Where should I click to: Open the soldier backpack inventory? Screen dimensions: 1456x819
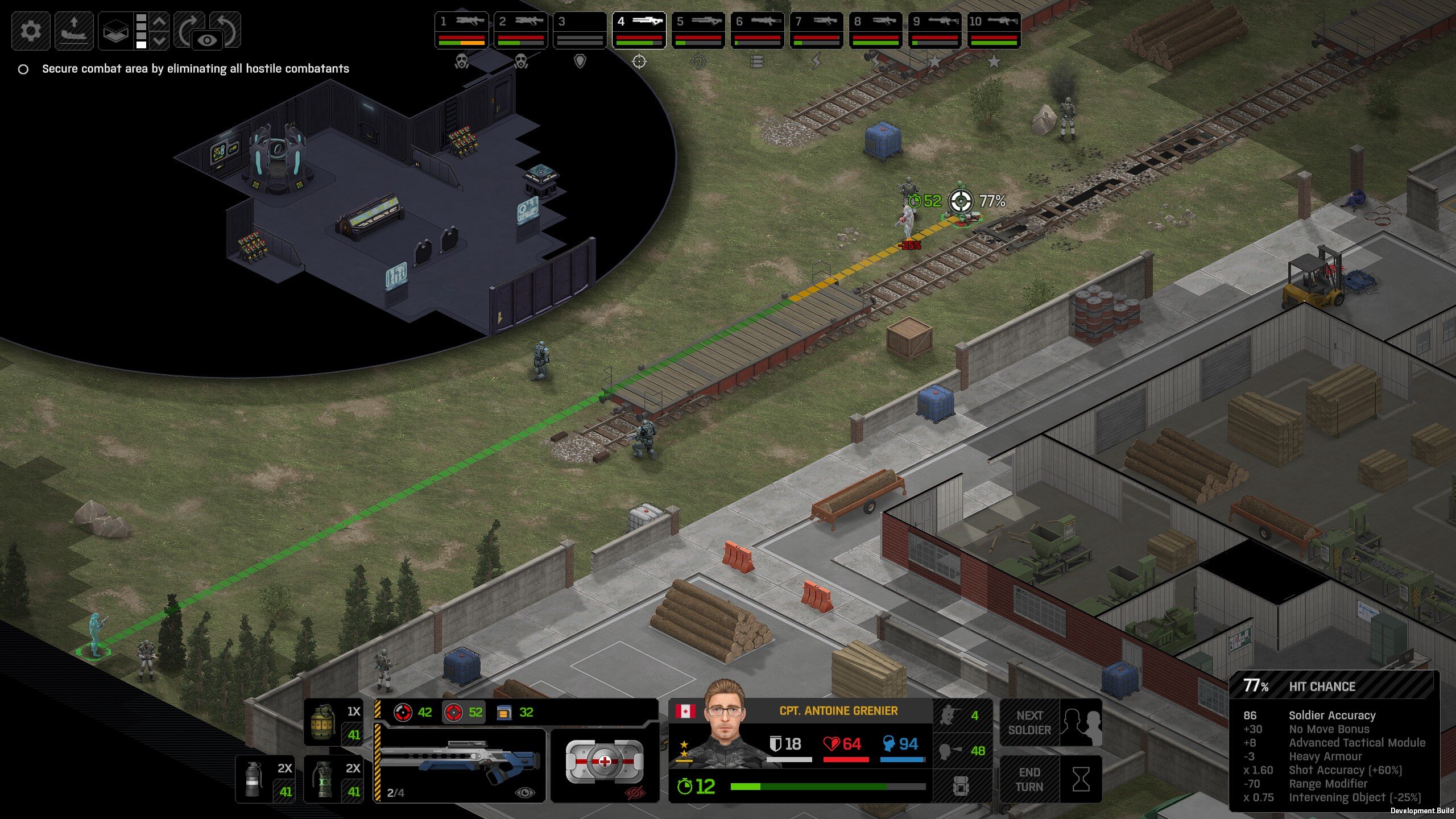coord(961,787)
